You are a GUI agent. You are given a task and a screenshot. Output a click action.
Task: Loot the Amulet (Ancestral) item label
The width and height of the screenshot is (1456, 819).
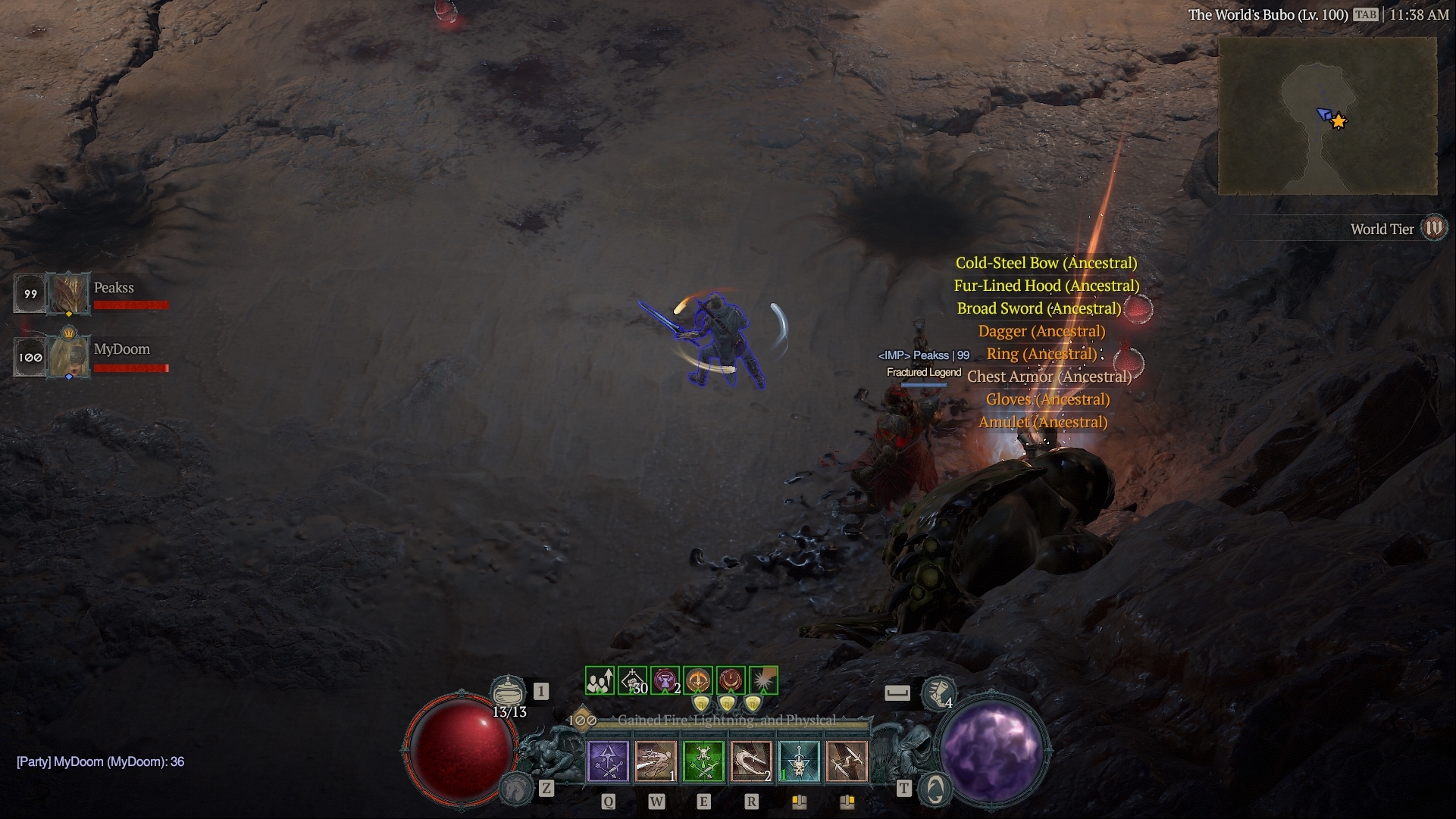coord(1042,422)
